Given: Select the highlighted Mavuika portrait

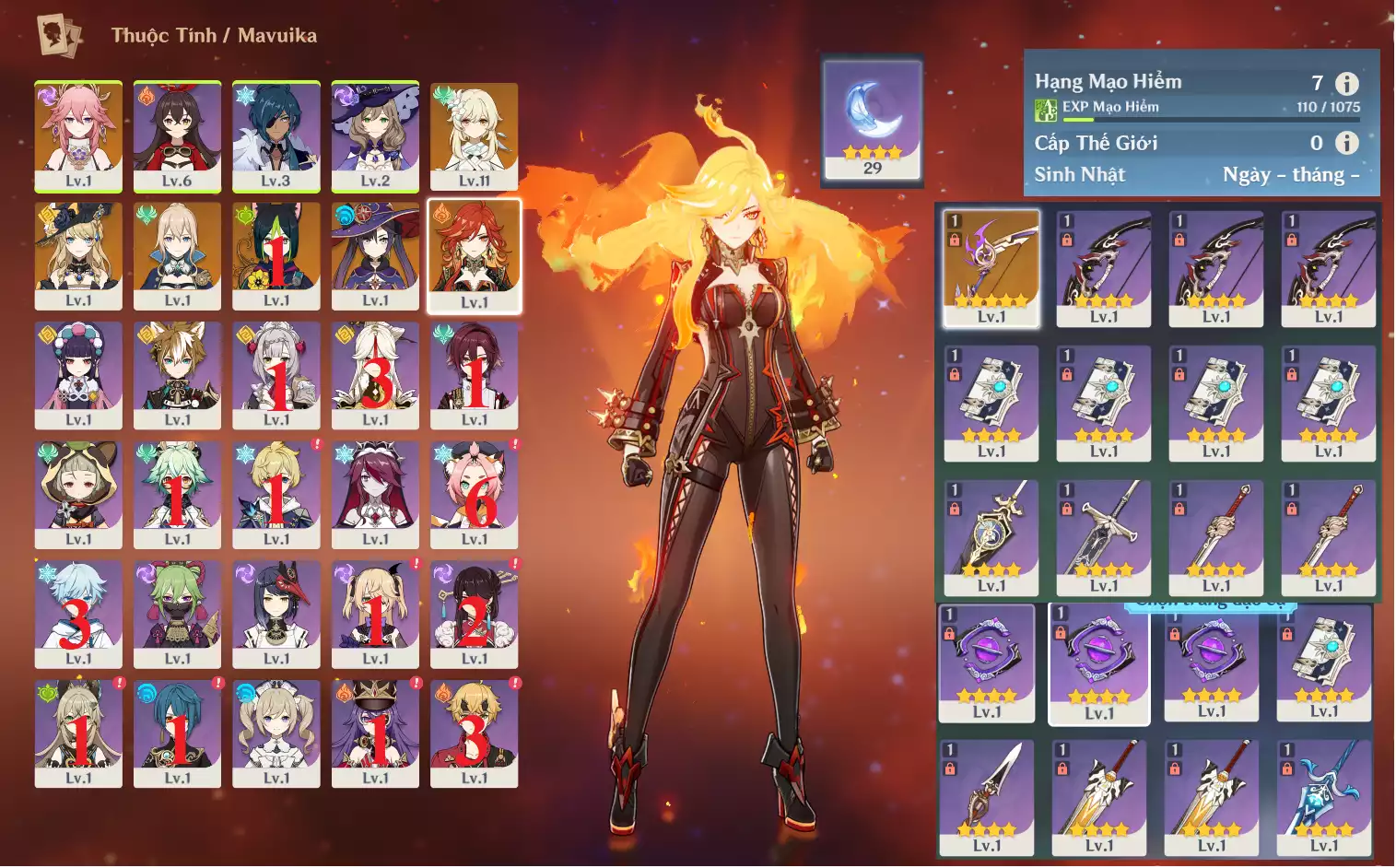Looking at the screenshot, I should (x=474, y=255).
